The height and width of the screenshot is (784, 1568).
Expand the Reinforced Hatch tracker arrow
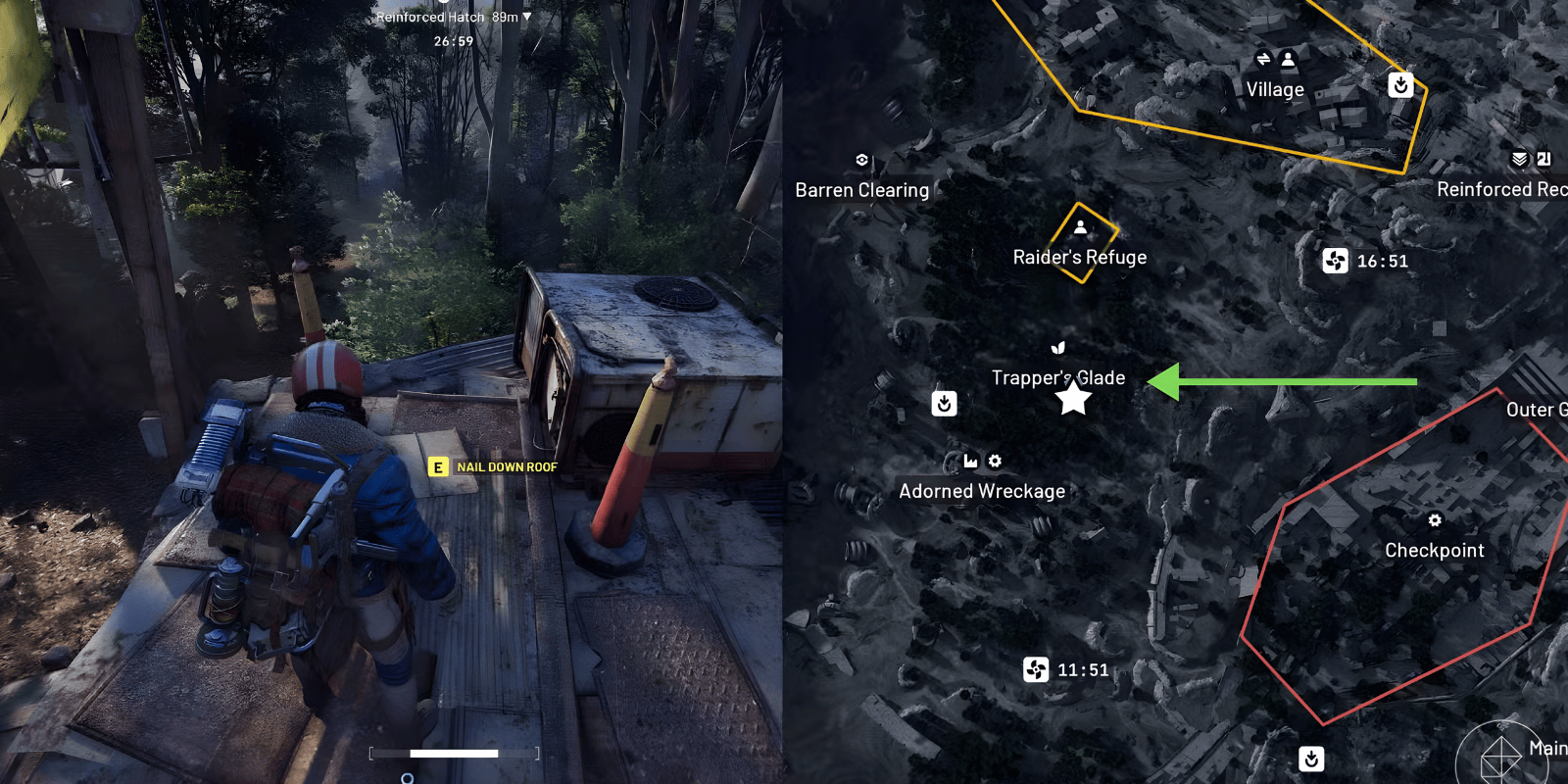(x=525, y=17)
